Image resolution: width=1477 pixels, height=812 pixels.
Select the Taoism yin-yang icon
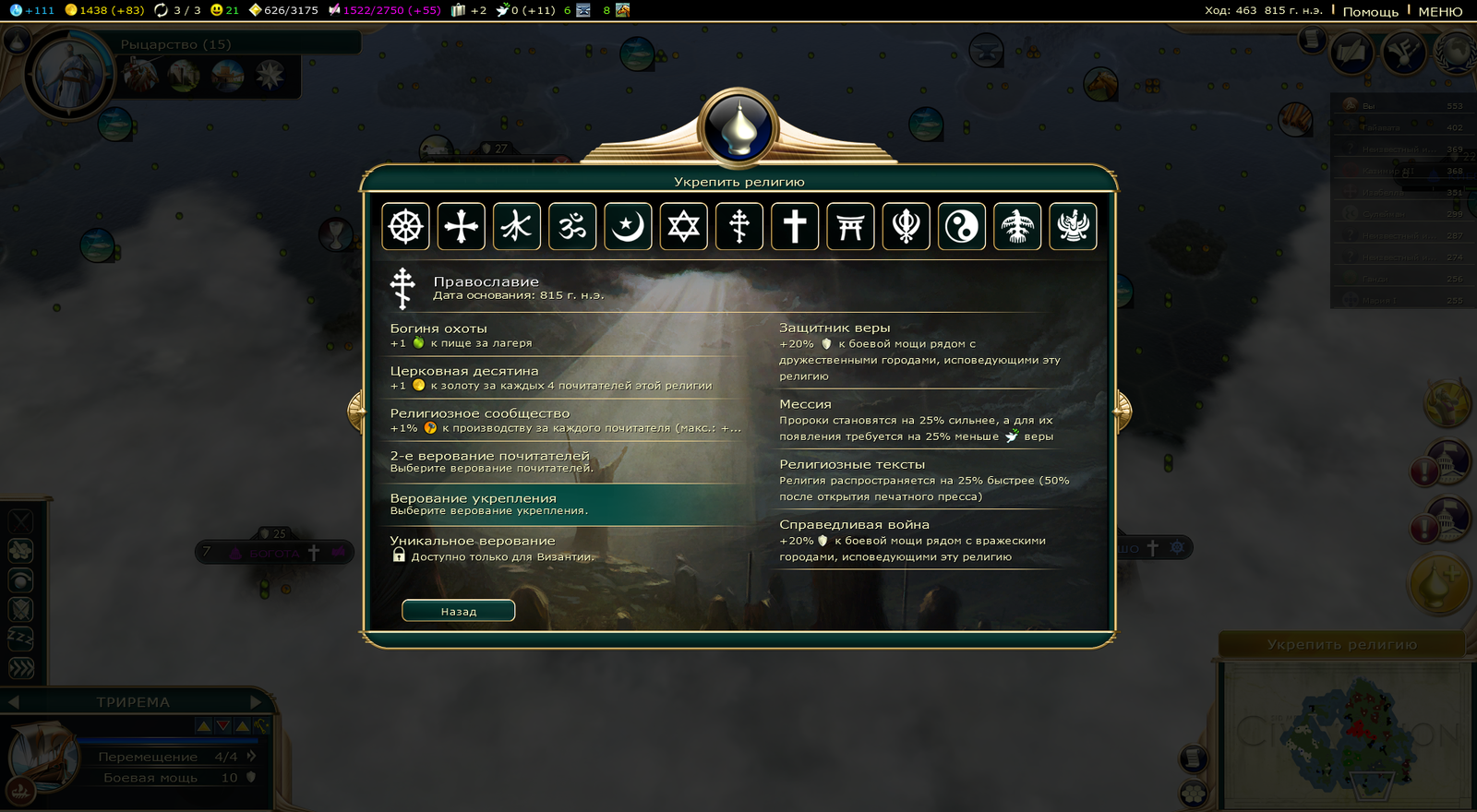pyautogui.click(x=962, y=226)
